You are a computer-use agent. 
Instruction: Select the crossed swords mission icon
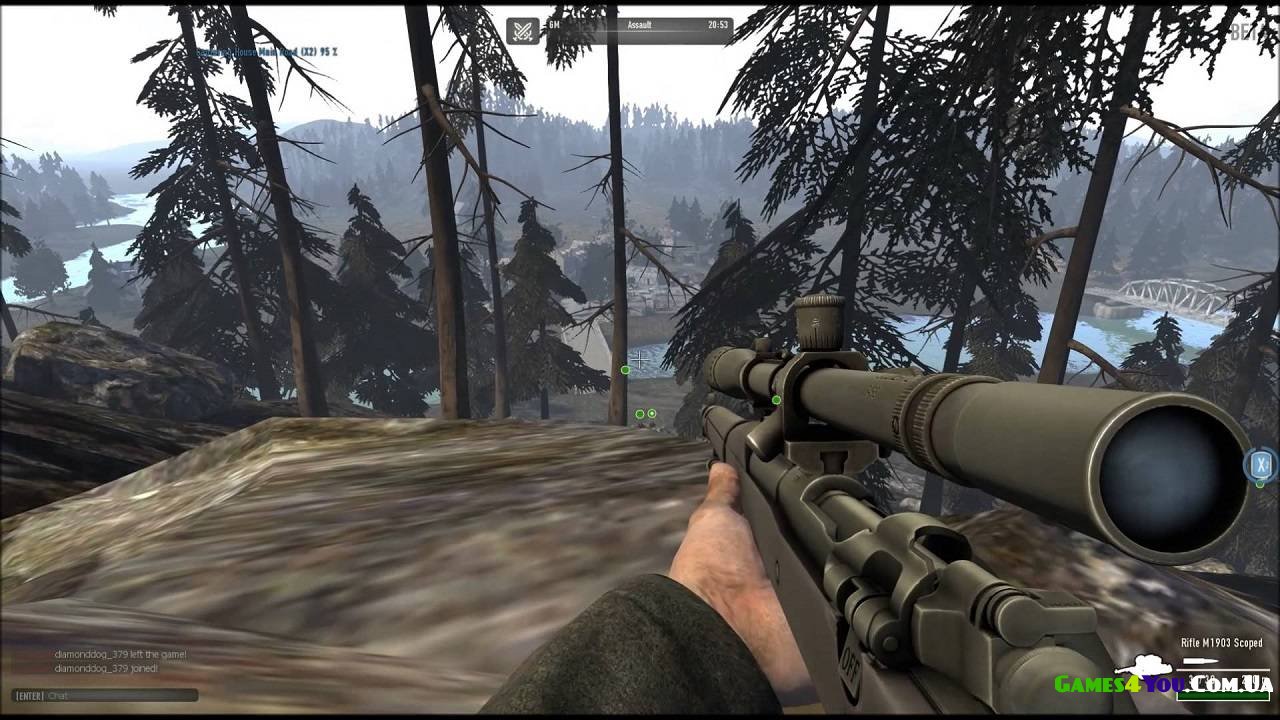(522, 31)
